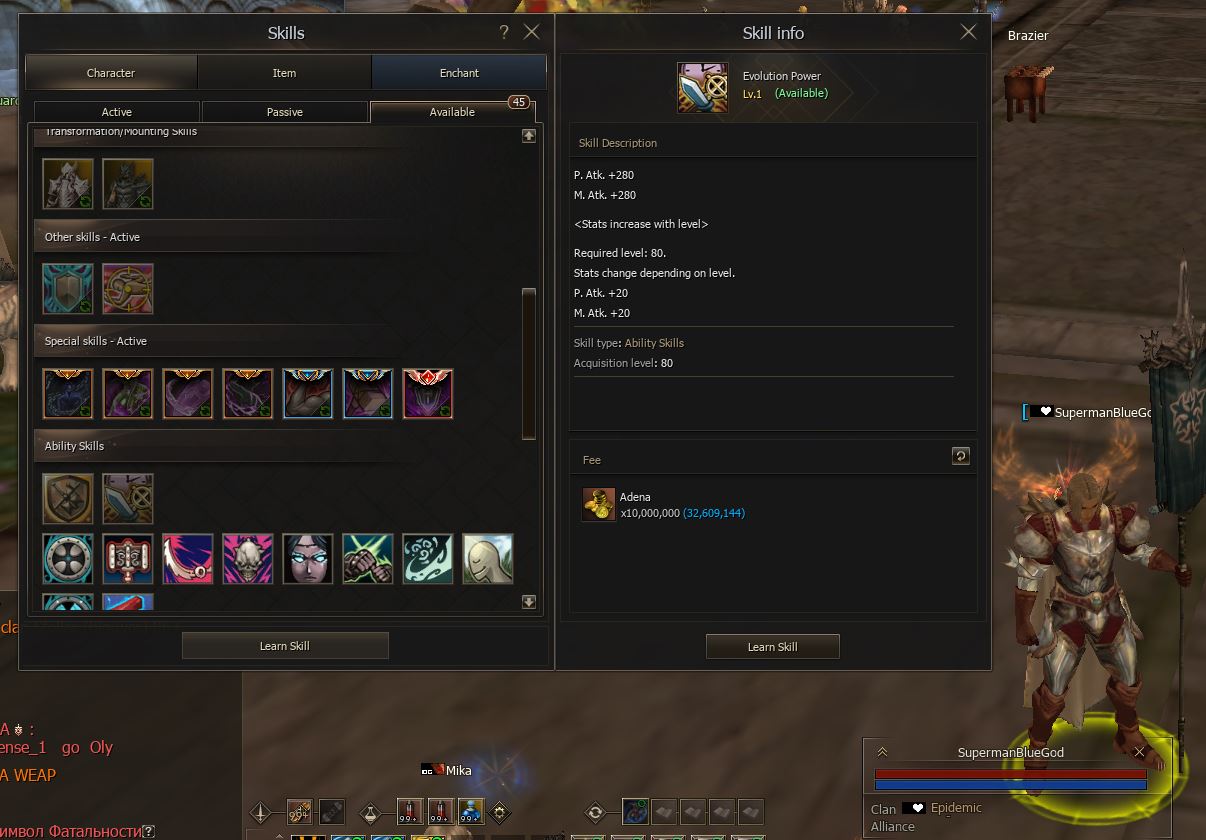Select the masked face with glowing eyes skill

point(308,559)
